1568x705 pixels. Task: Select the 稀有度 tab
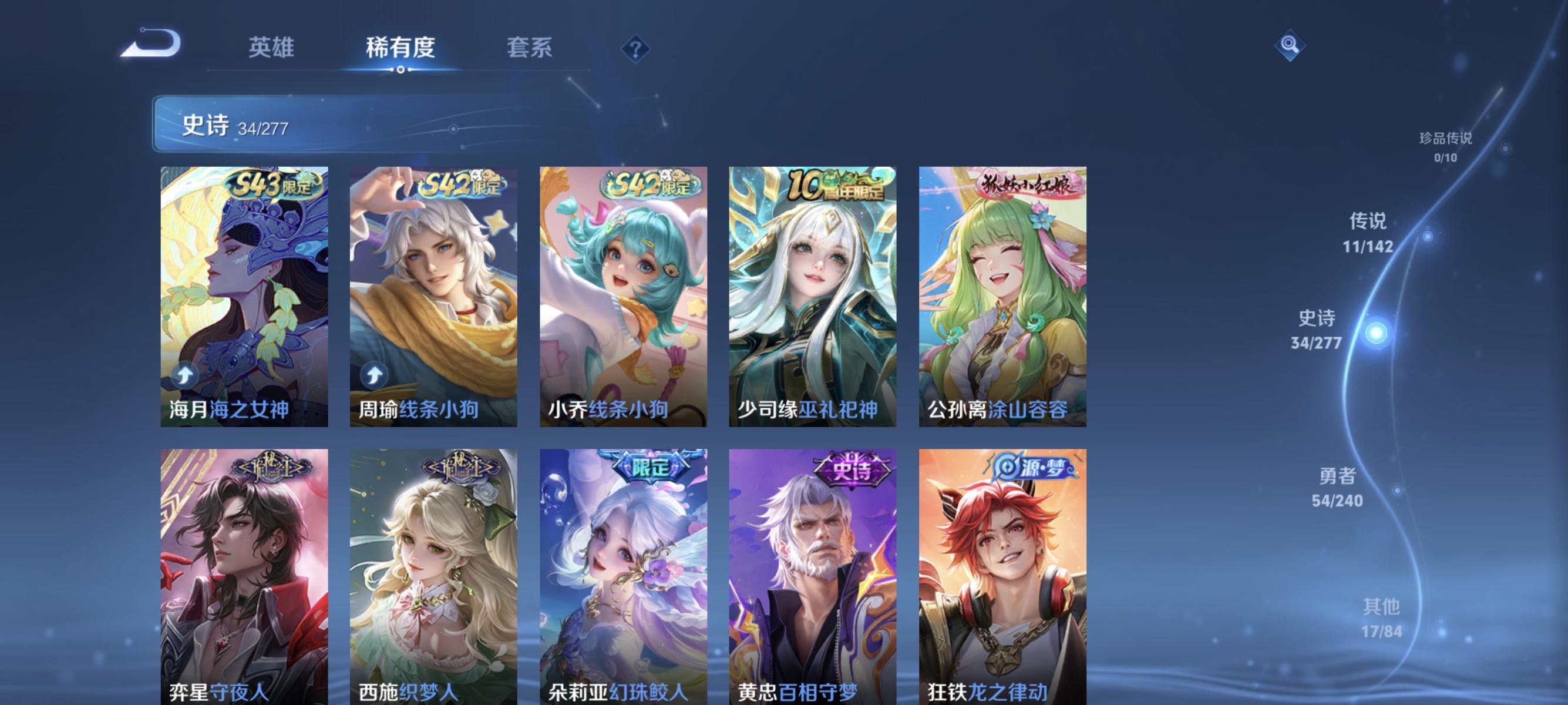pos(401,49)
